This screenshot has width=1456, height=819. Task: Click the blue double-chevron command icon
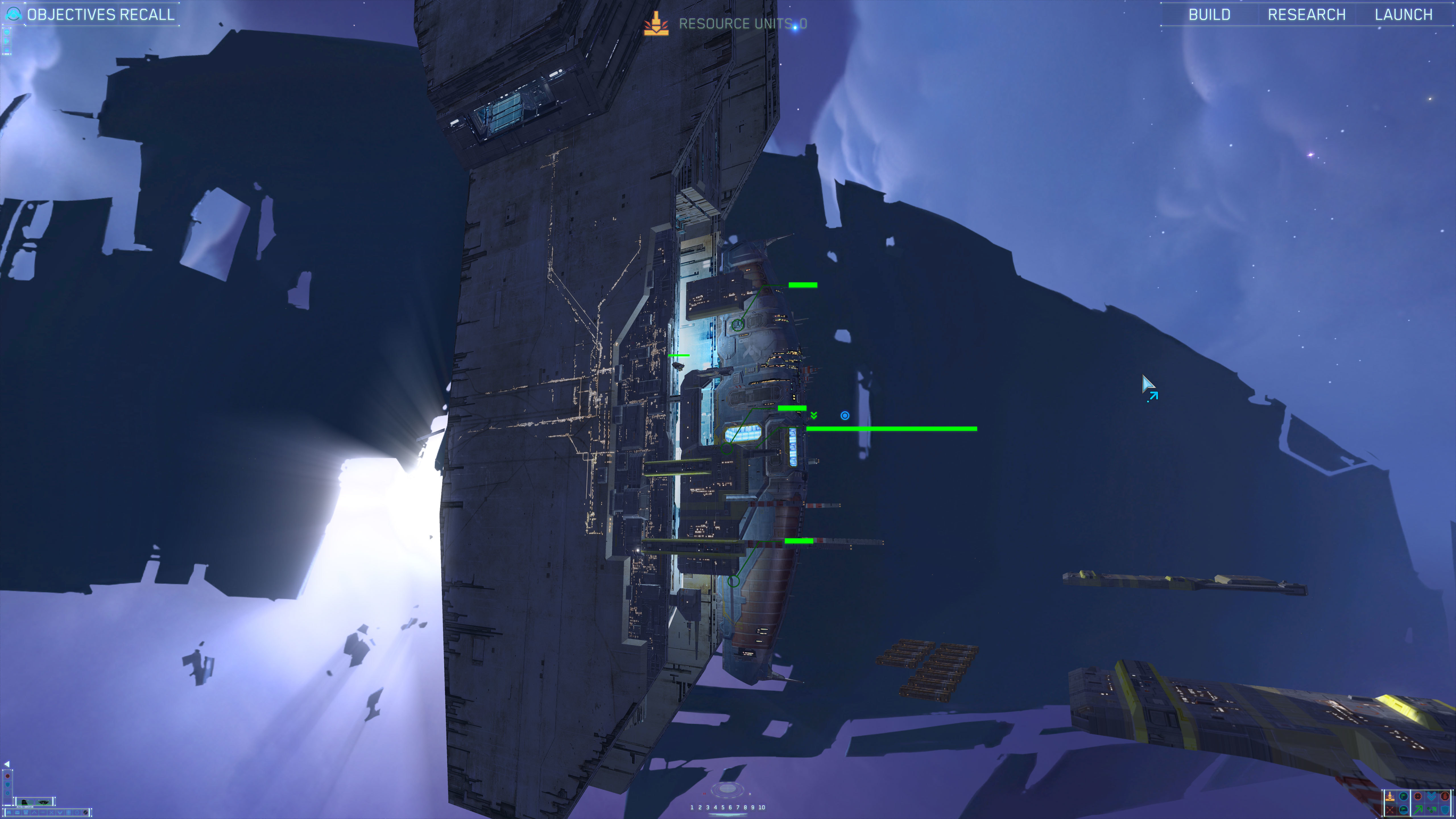(1432, 796)
